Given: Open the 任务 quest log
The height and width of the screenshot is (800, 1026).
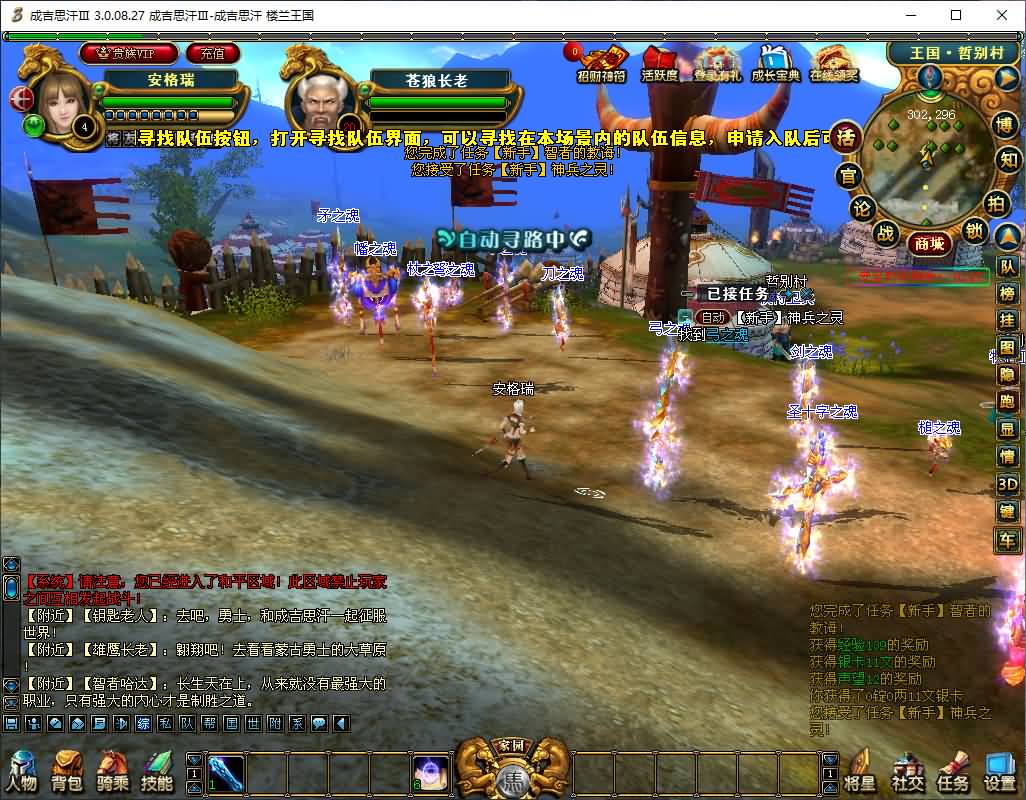Looking at the screenshot, I should point(952,771).
